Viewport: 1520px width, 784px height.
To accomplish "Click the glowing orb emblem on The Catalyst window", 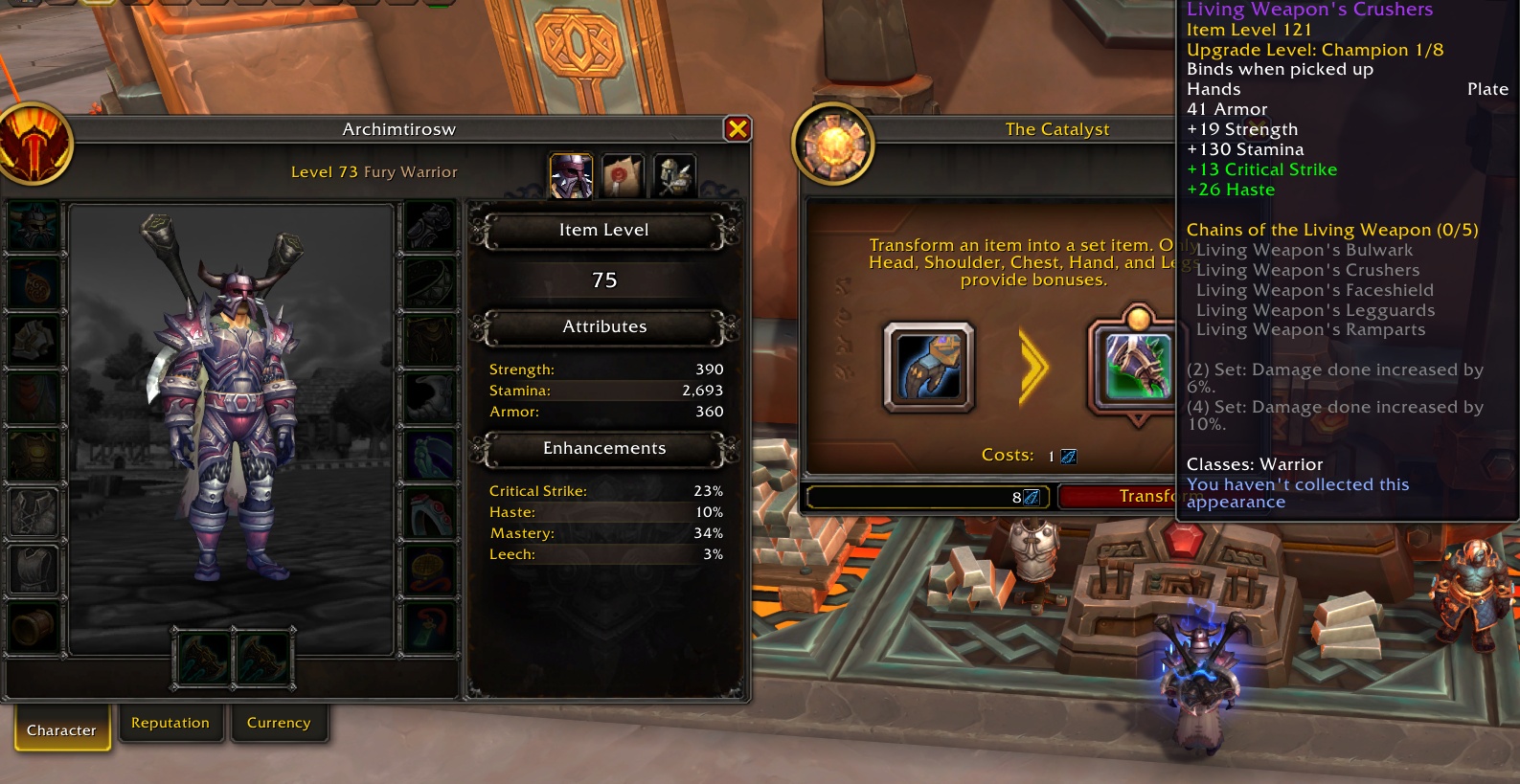I will coord(831,144).
